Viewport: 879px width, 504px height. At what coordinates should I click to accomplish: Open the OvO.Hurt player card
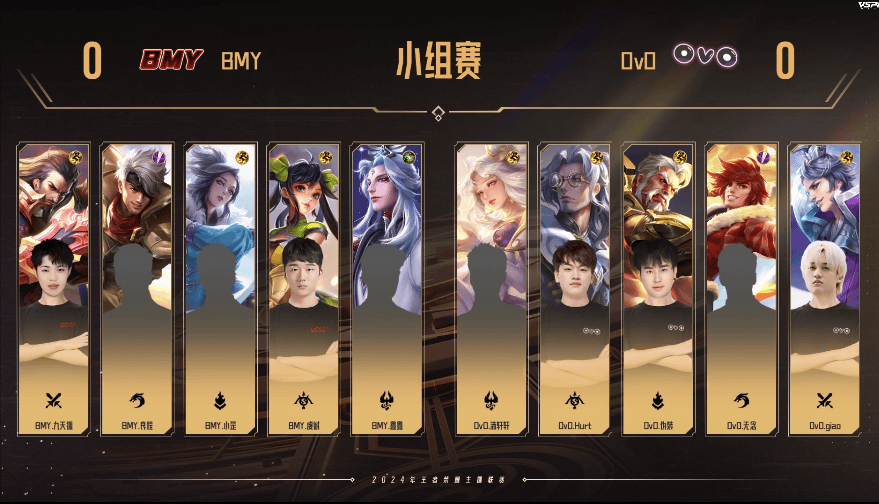click(575, 288)
